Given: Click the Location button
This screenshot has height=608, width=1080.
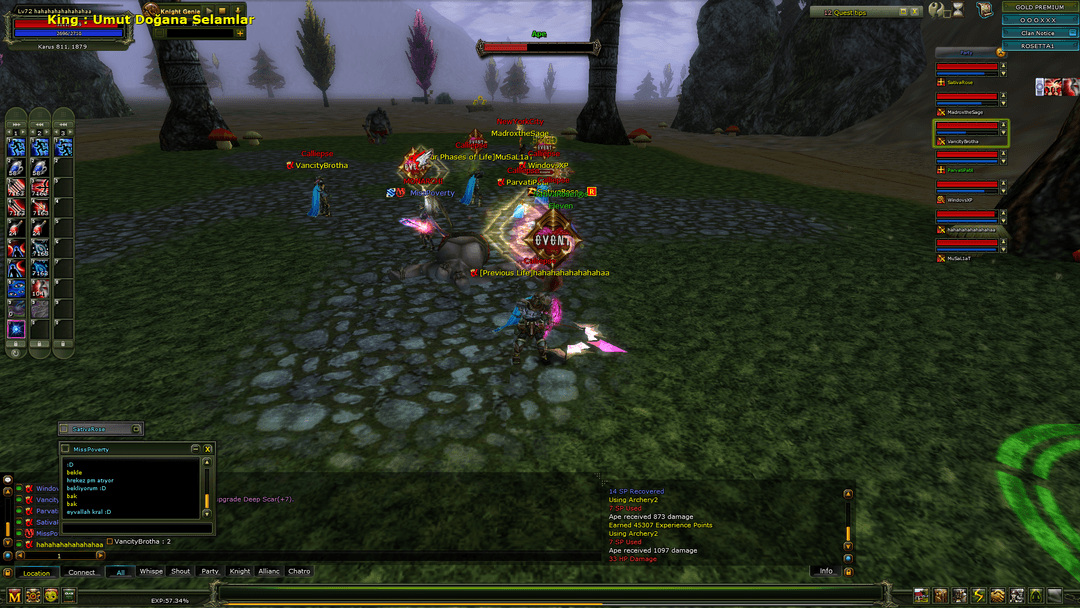Looking at the screenshot, I should [x=37, y=573].
